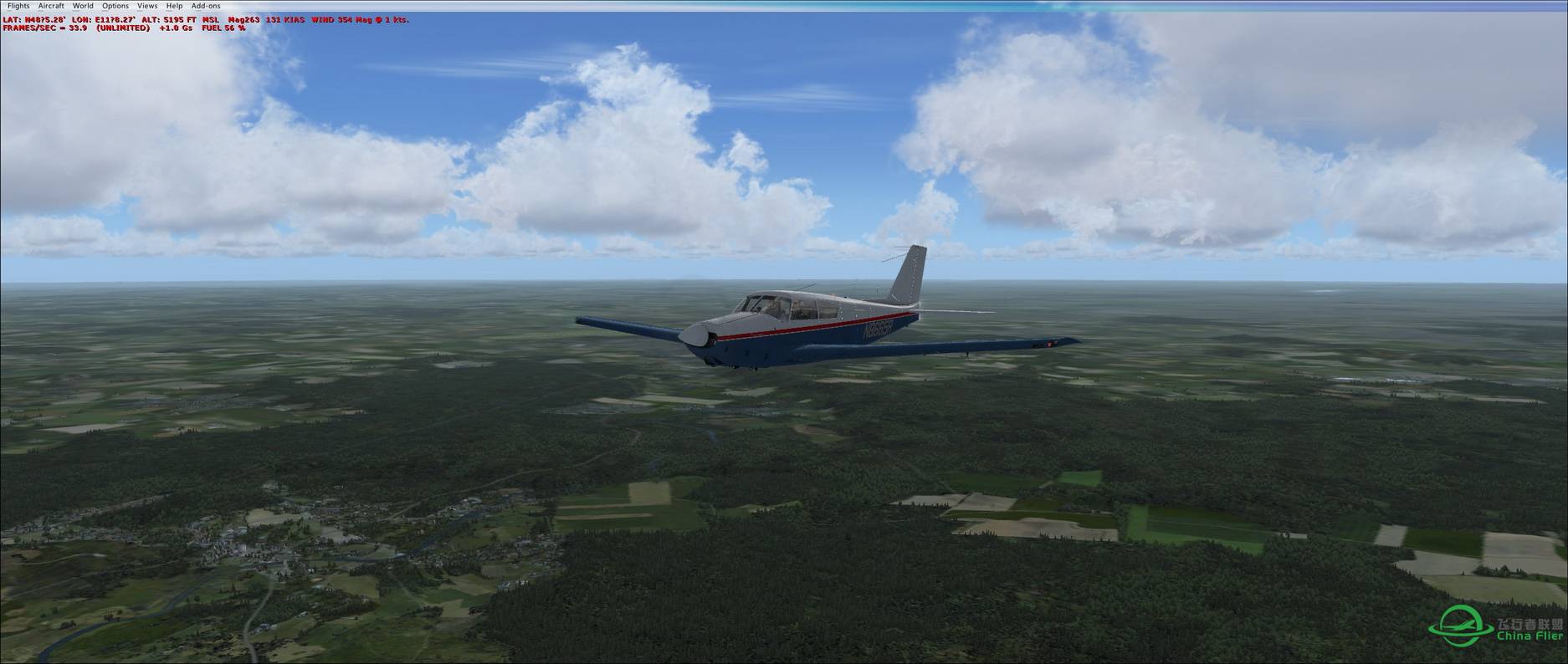Open the Aircraft menu

tap(51, 6)
